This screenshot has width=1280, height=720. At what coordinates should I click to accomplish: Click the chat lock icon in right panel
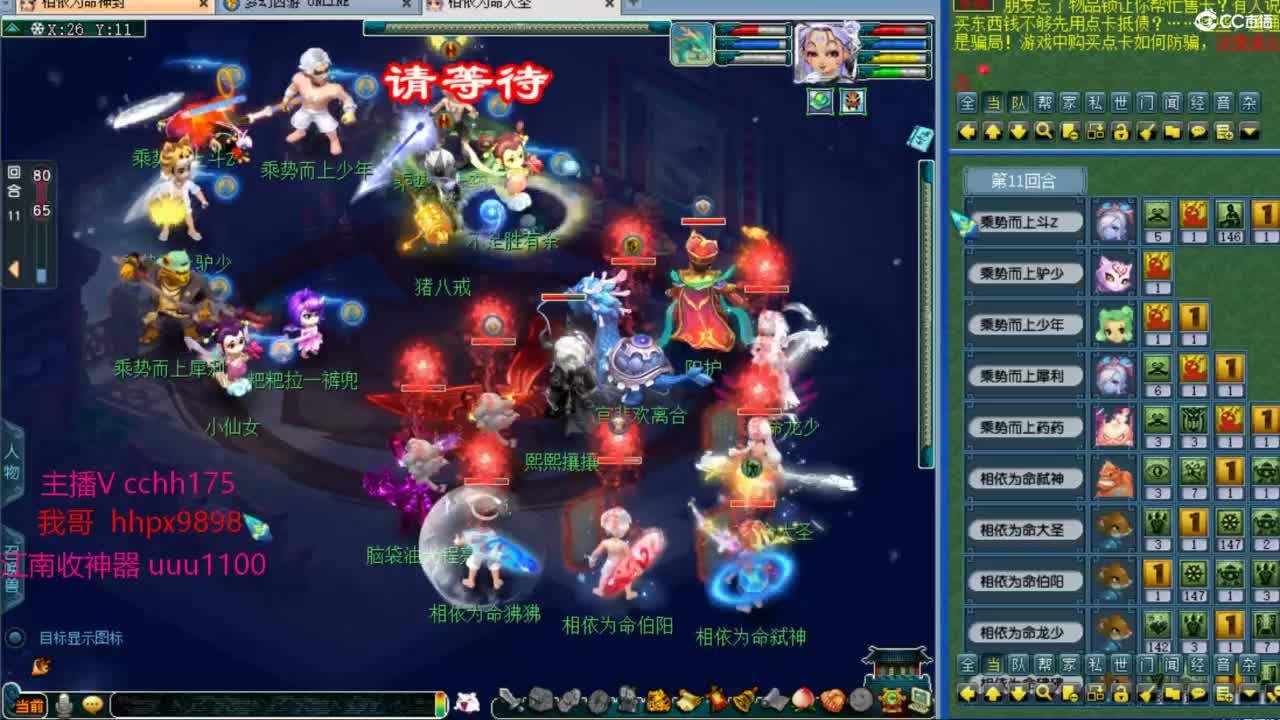click(x=1121, y=130)
